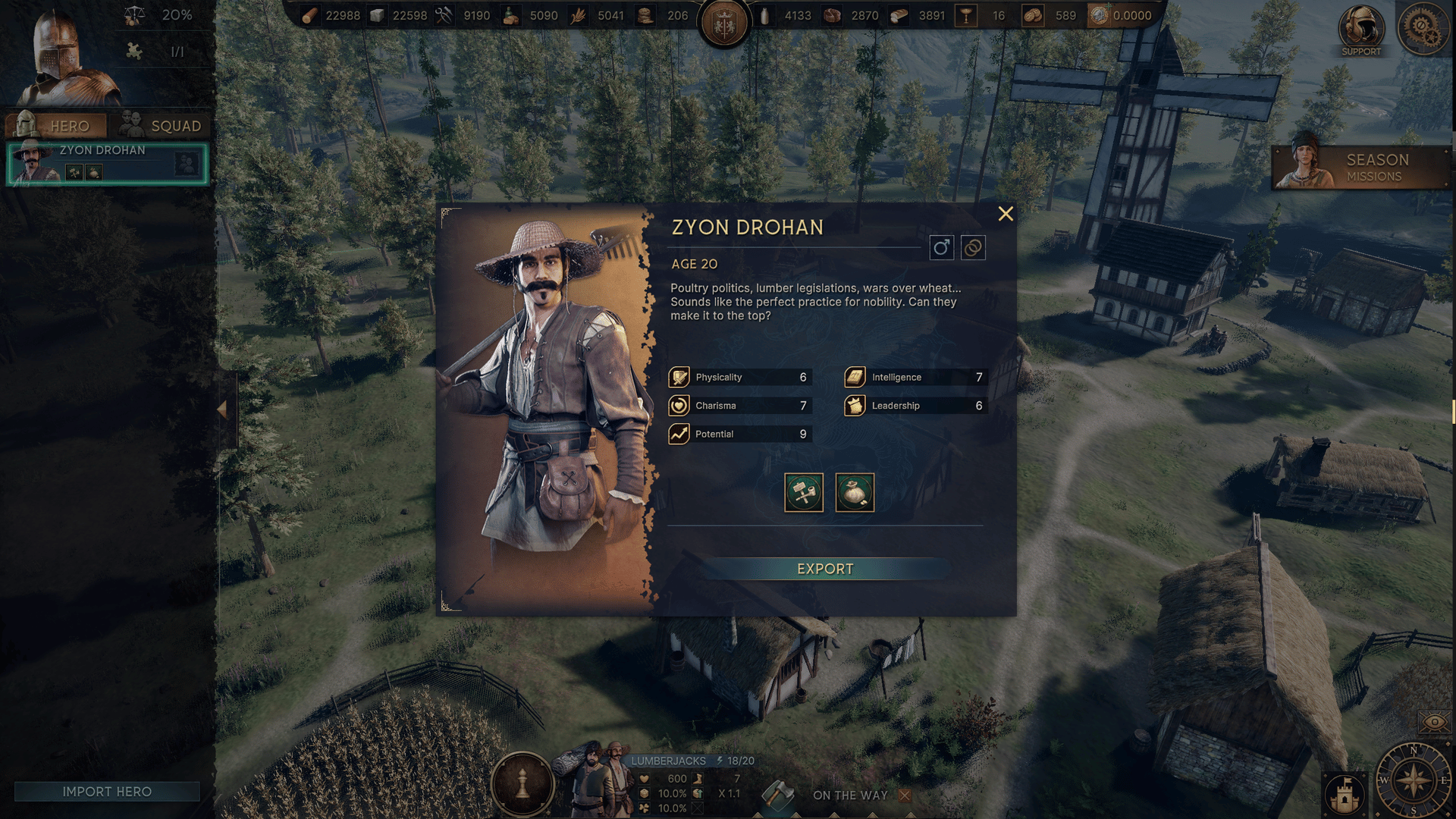Cancel the On The Way order
The width and height of the screenshot is (1456, 819).
tap(905, 795)
